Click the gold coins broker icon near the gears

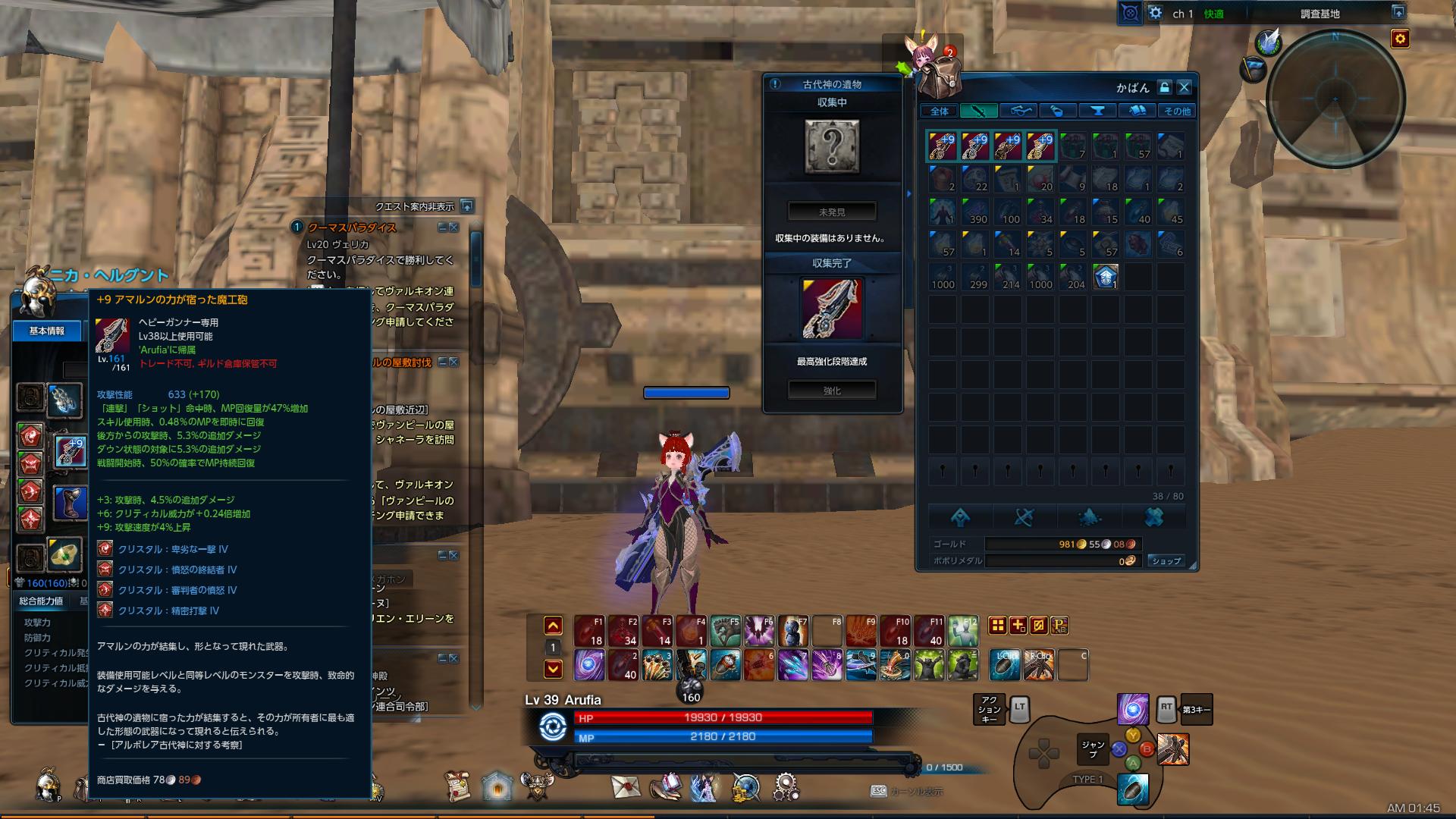(742, 786)
